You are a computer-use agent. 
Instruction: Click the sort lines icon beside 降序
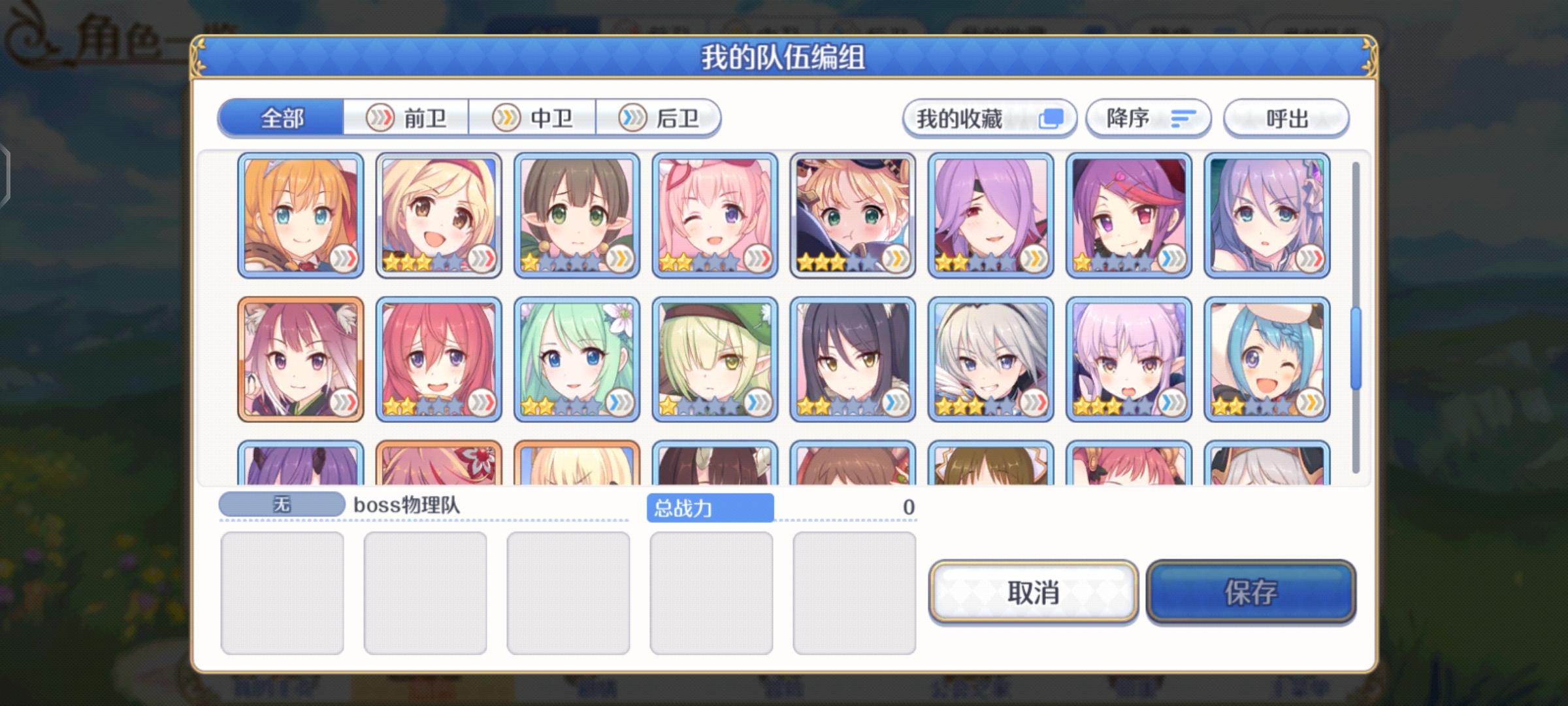[x=1184, y=118]
